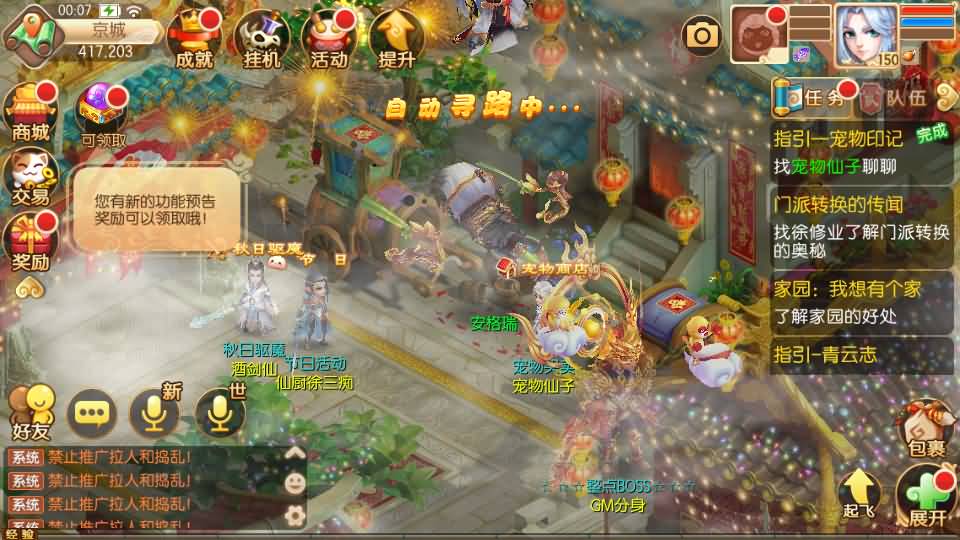Activate the 挂机 auto-battle icon

[x=262, y=39]
